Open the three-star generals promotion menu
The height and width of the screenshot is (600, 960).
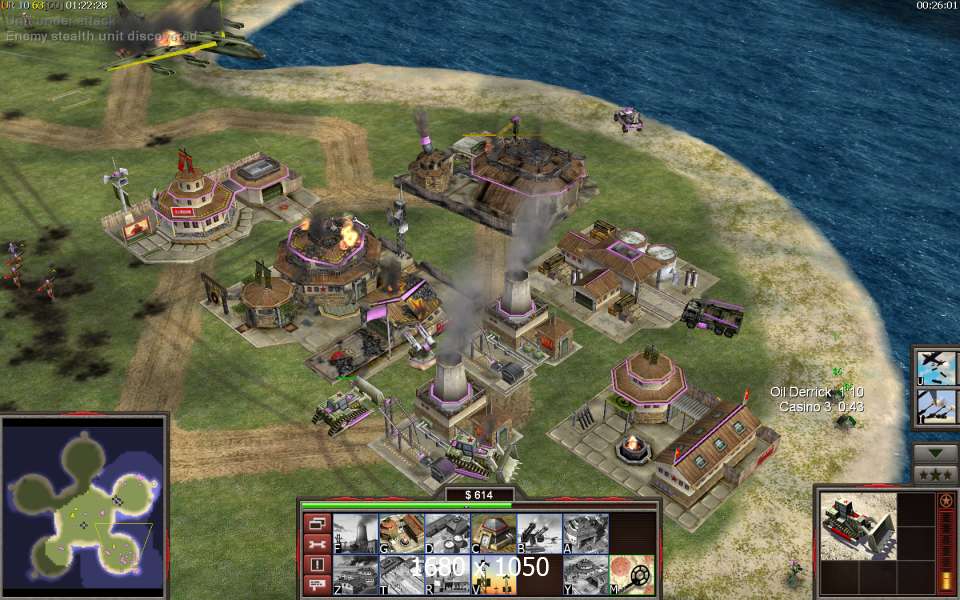point(936,474)
